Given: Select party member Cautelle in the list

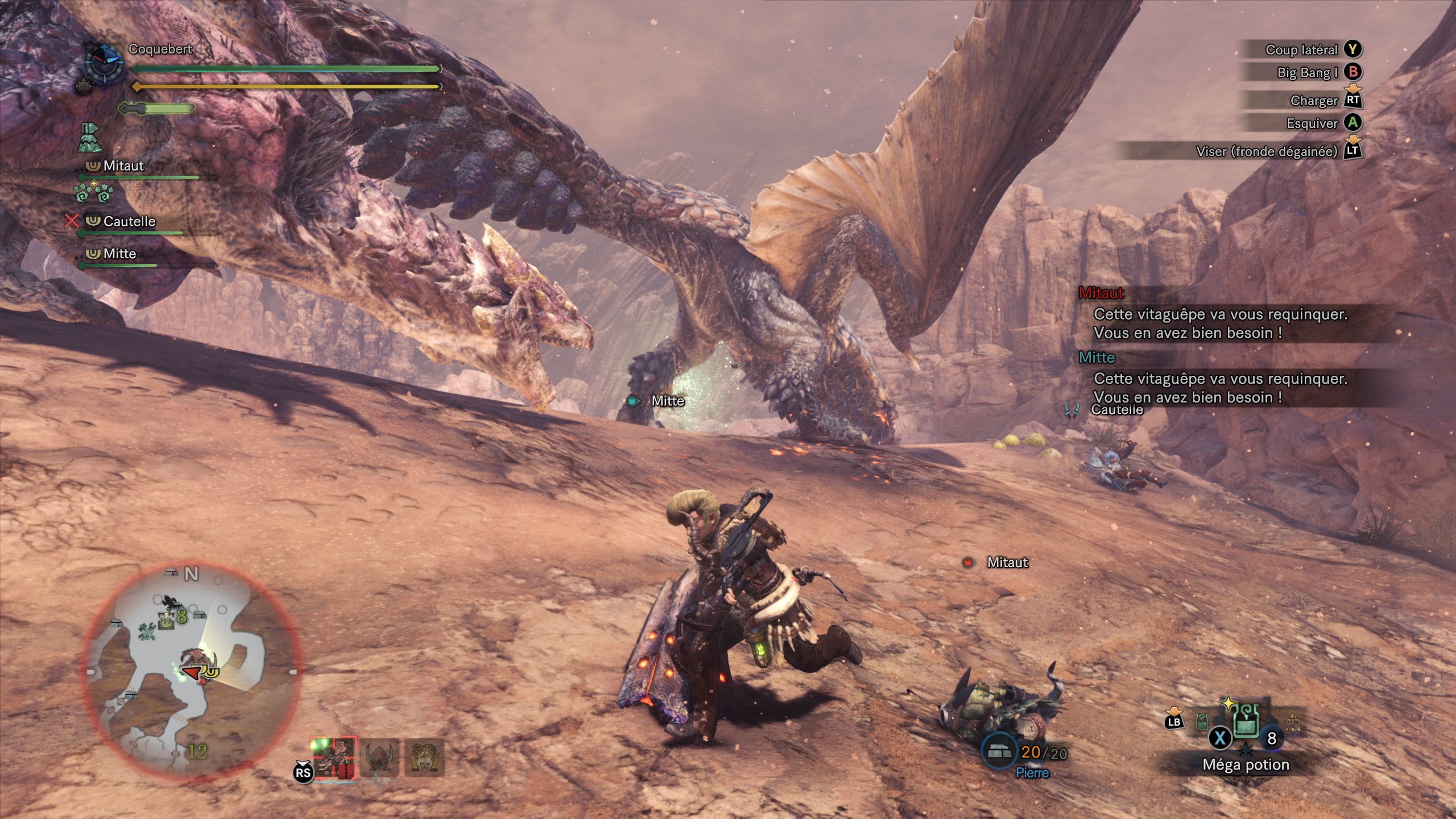Looking at the screenshot, I should coord(129,221).
